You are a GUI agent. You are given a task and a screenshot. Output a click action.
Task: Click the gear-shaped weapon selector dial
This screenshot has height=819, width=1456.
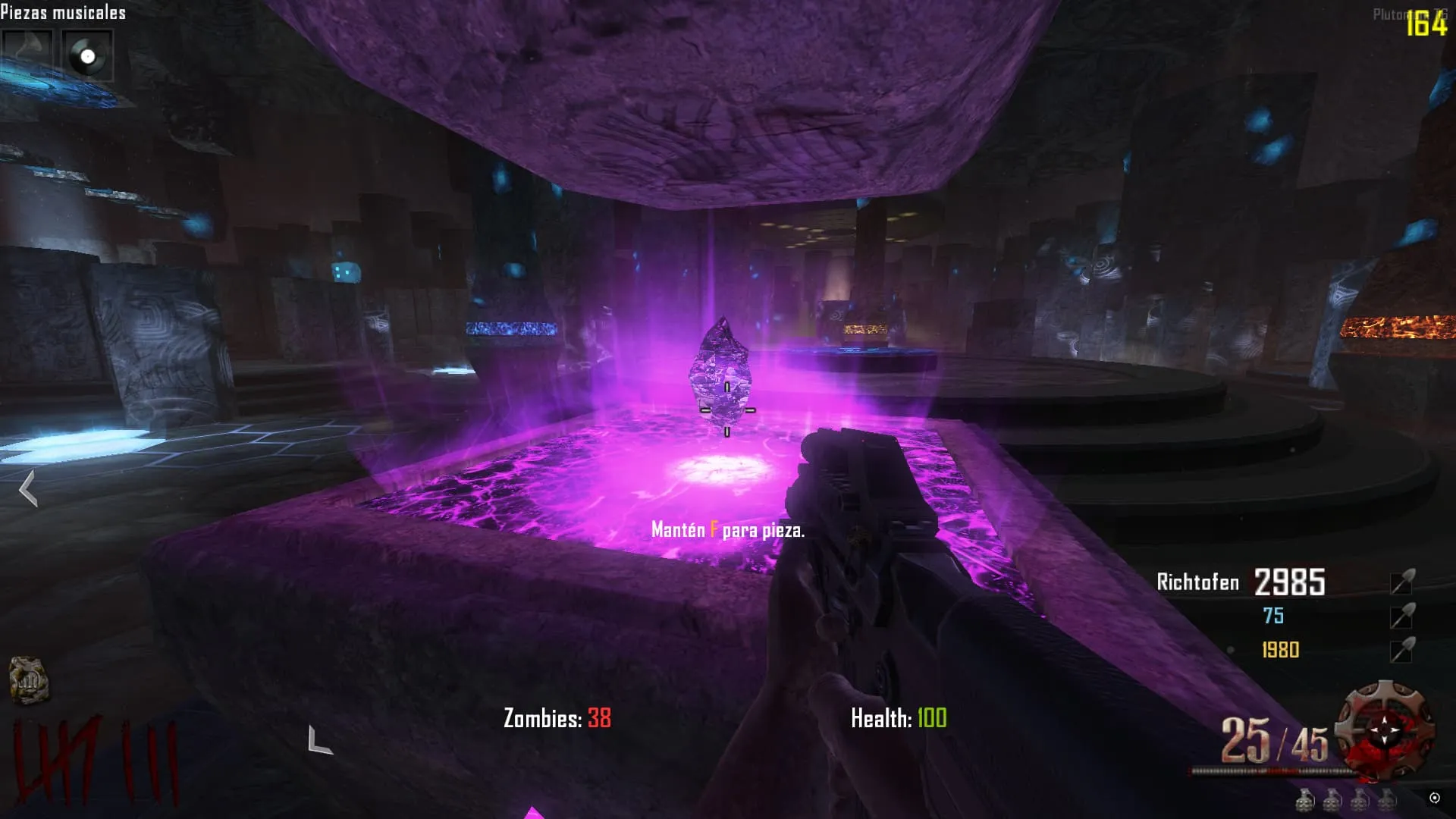pyautogui.click(x=1385, y=729)
